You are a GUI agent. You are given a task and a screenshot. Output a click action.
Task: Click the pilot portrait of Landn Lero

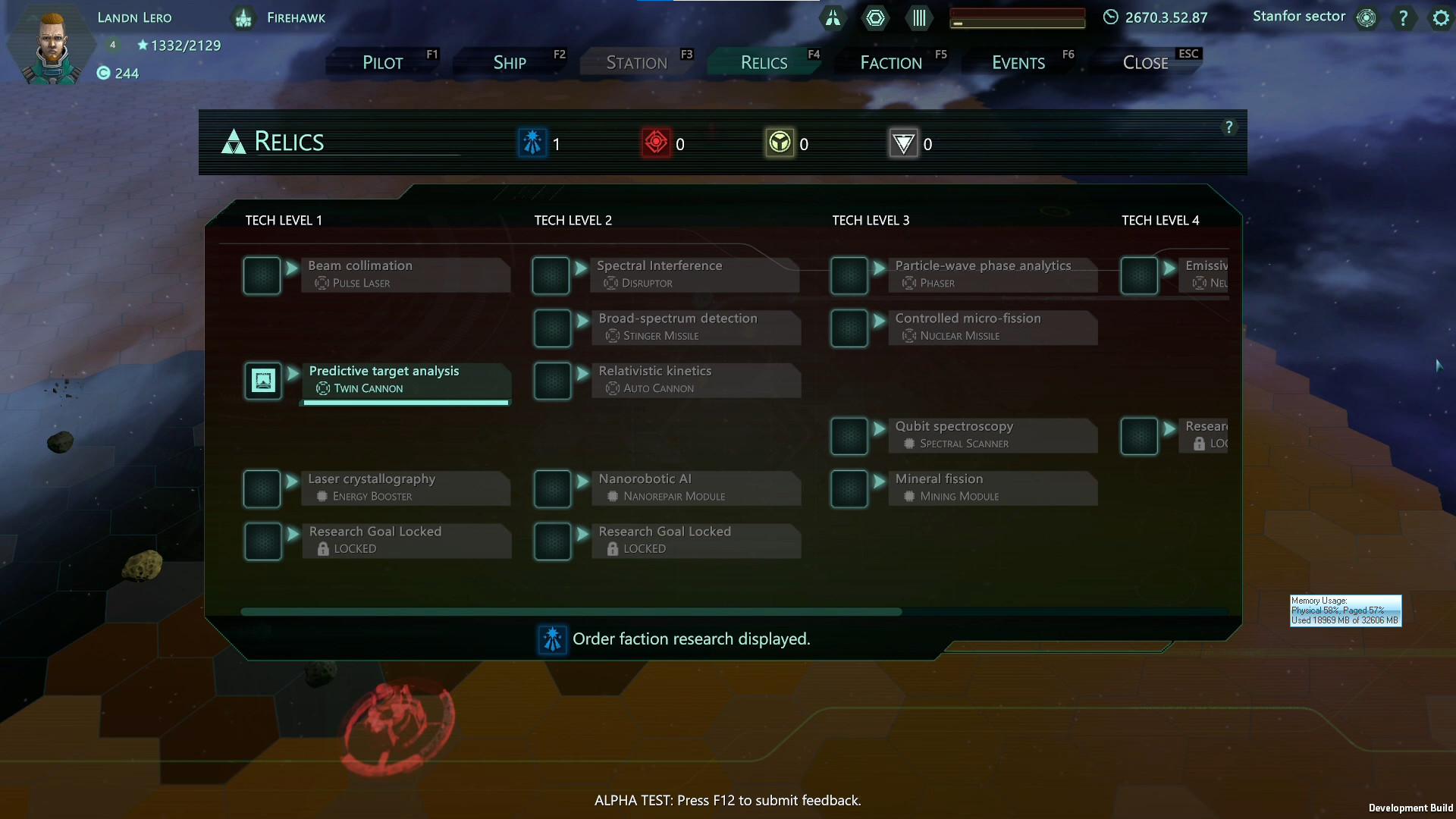point(50,43)
